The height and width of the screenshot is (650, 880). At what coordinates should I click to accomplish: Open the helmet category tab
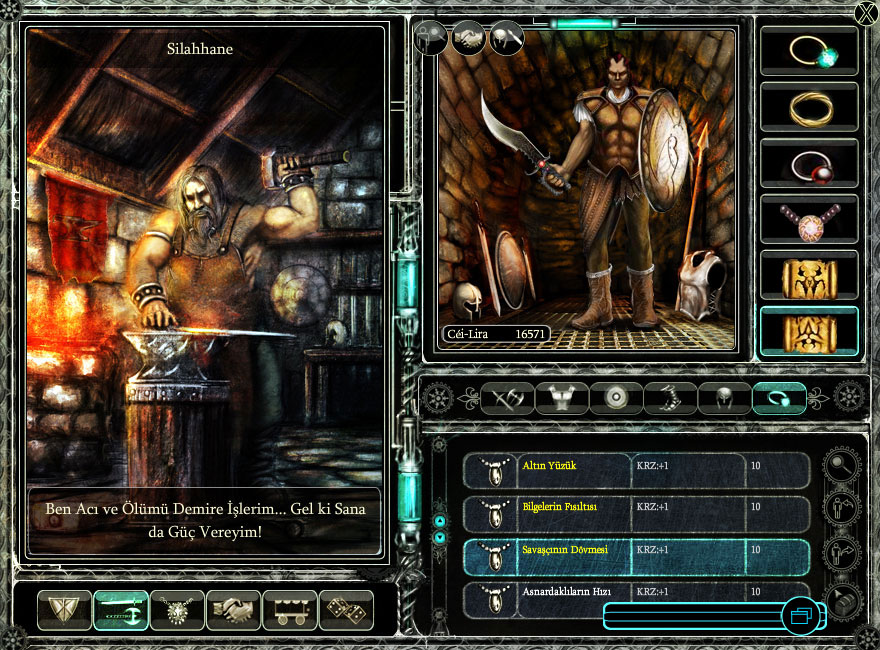(x=723, y=399)
